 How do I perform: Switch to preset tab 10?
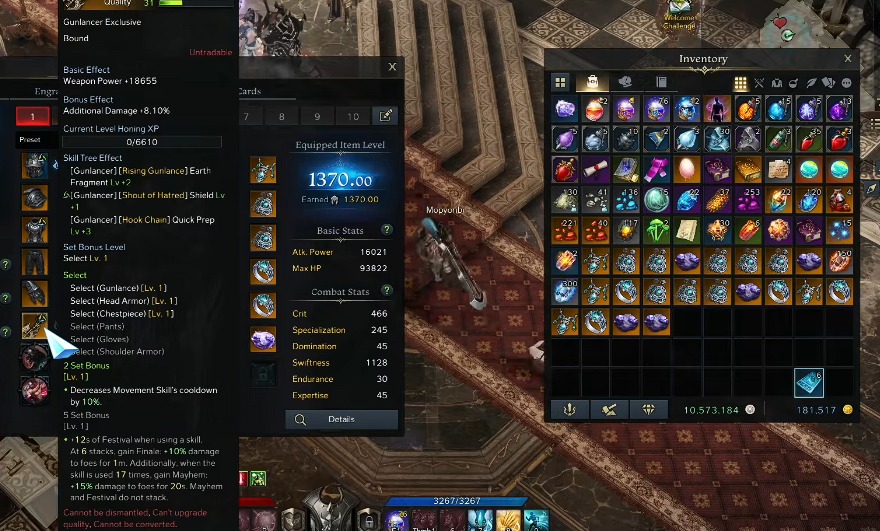point(351,116)
